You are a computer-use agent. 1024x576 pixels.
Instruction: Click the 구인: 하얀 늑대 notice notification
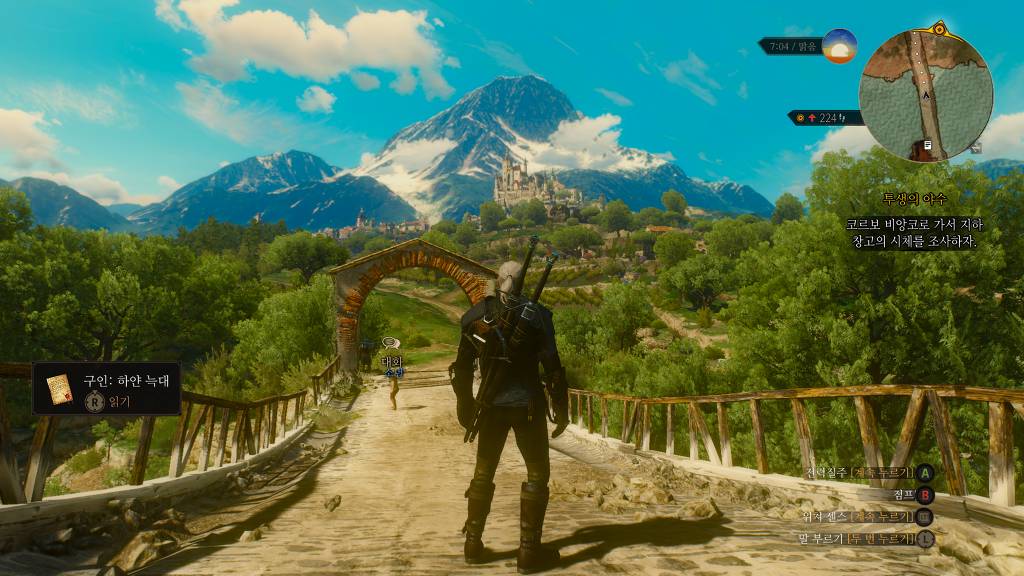click(107, 389)
